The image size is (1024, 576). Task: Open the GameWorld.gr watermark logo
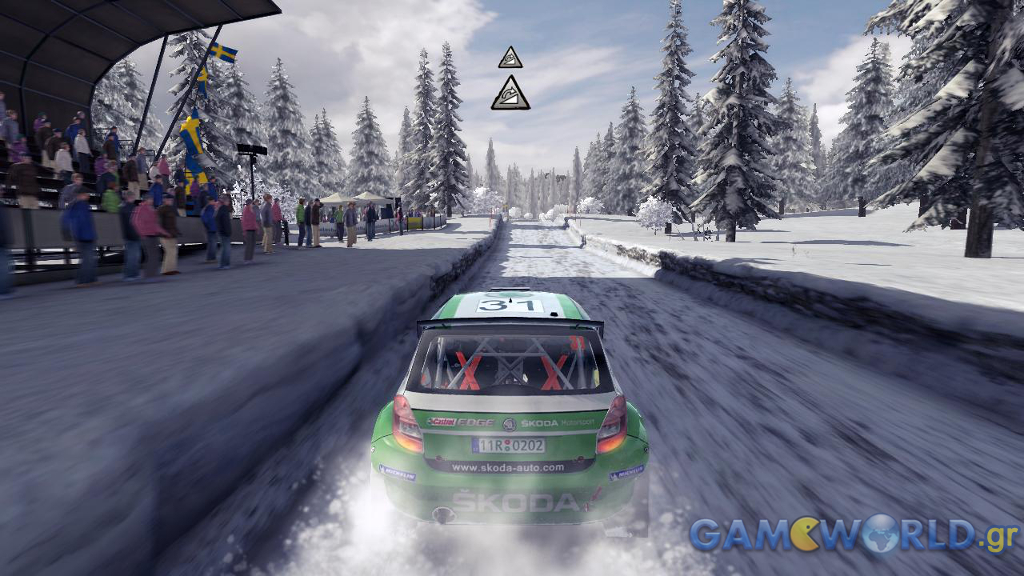pyautogui.click(x=852, y=534)
